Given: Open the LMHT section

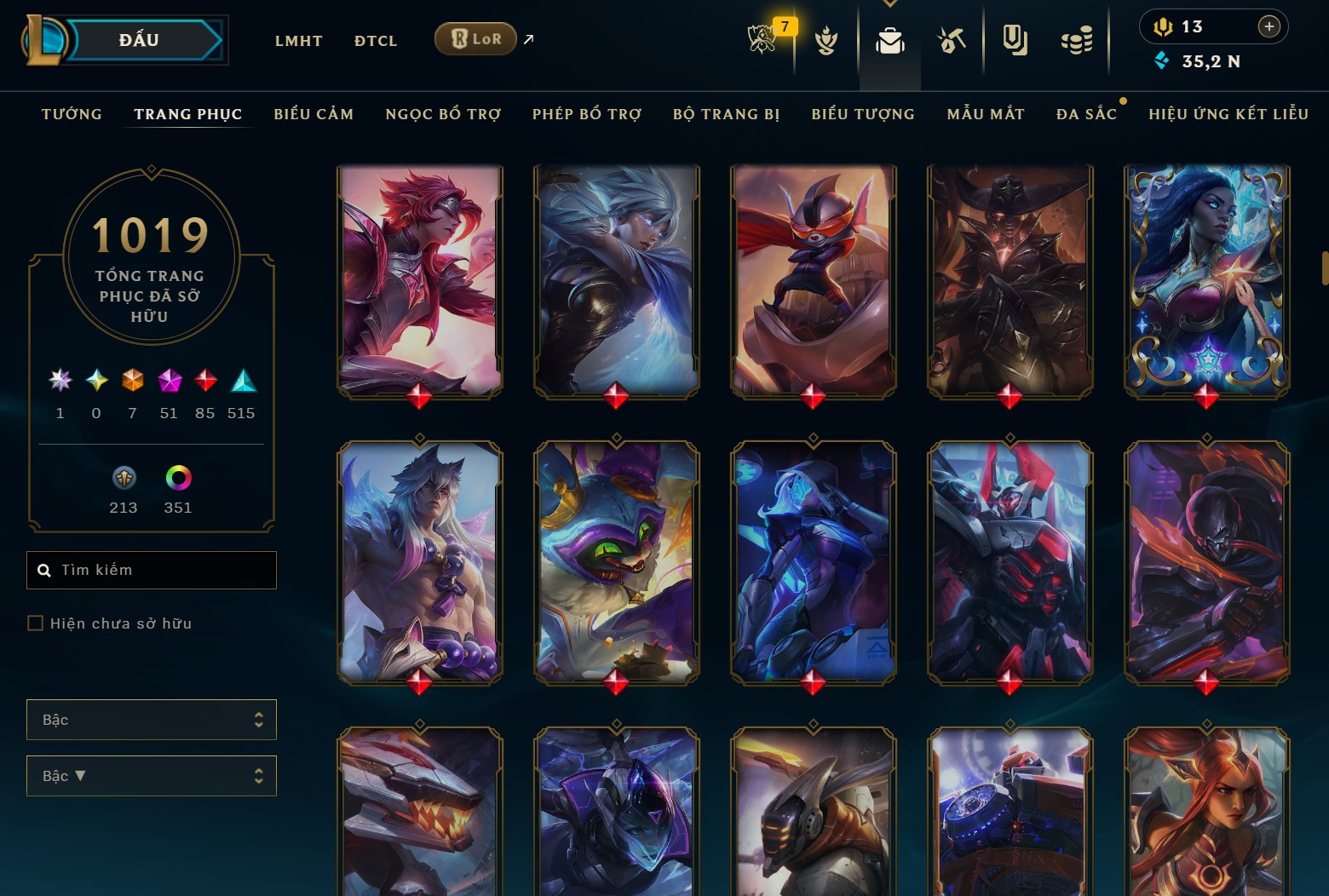Looking at the screenshot, I should [x=298, y=41].
